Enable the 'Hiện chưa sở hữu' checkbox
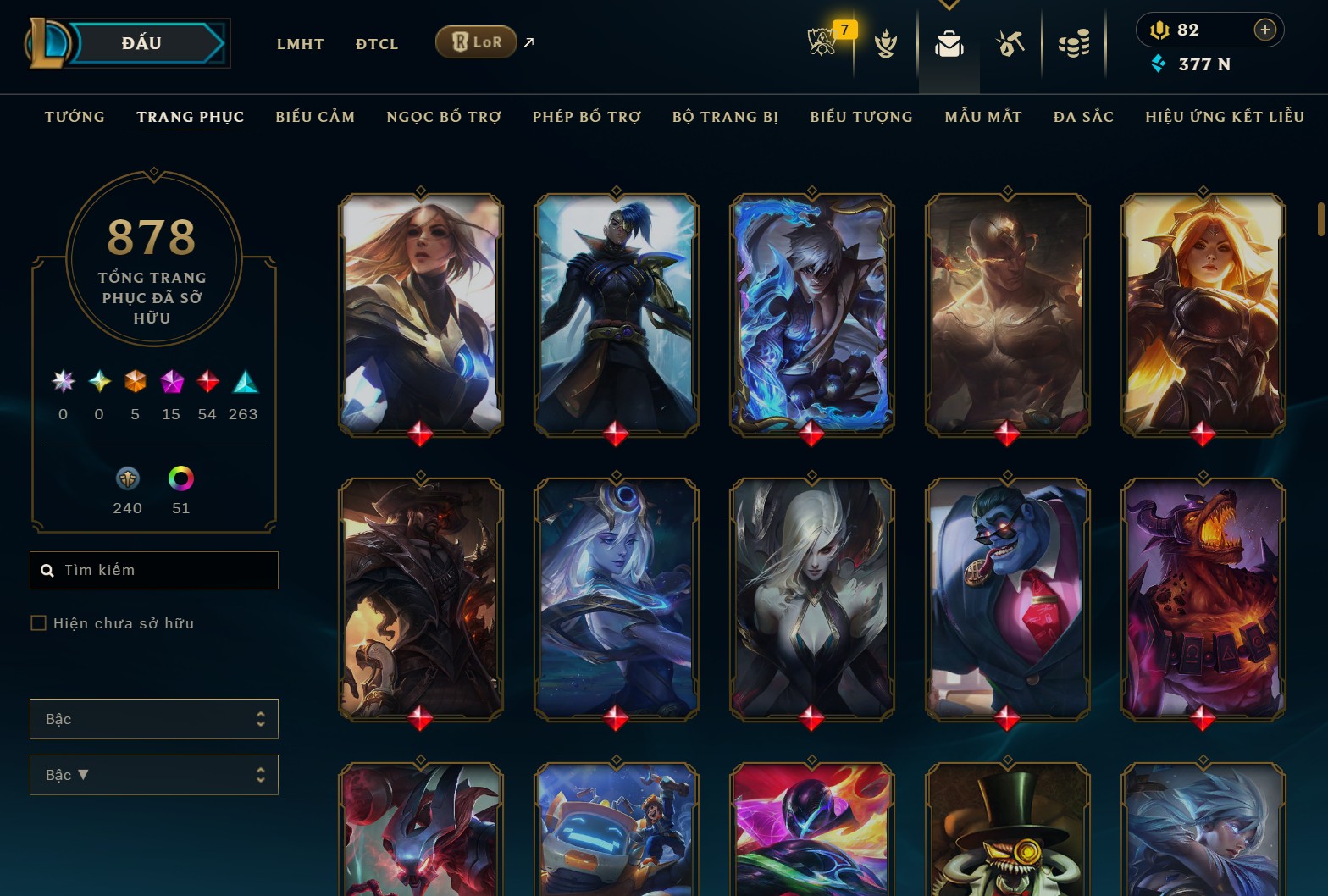 [39, 622]
